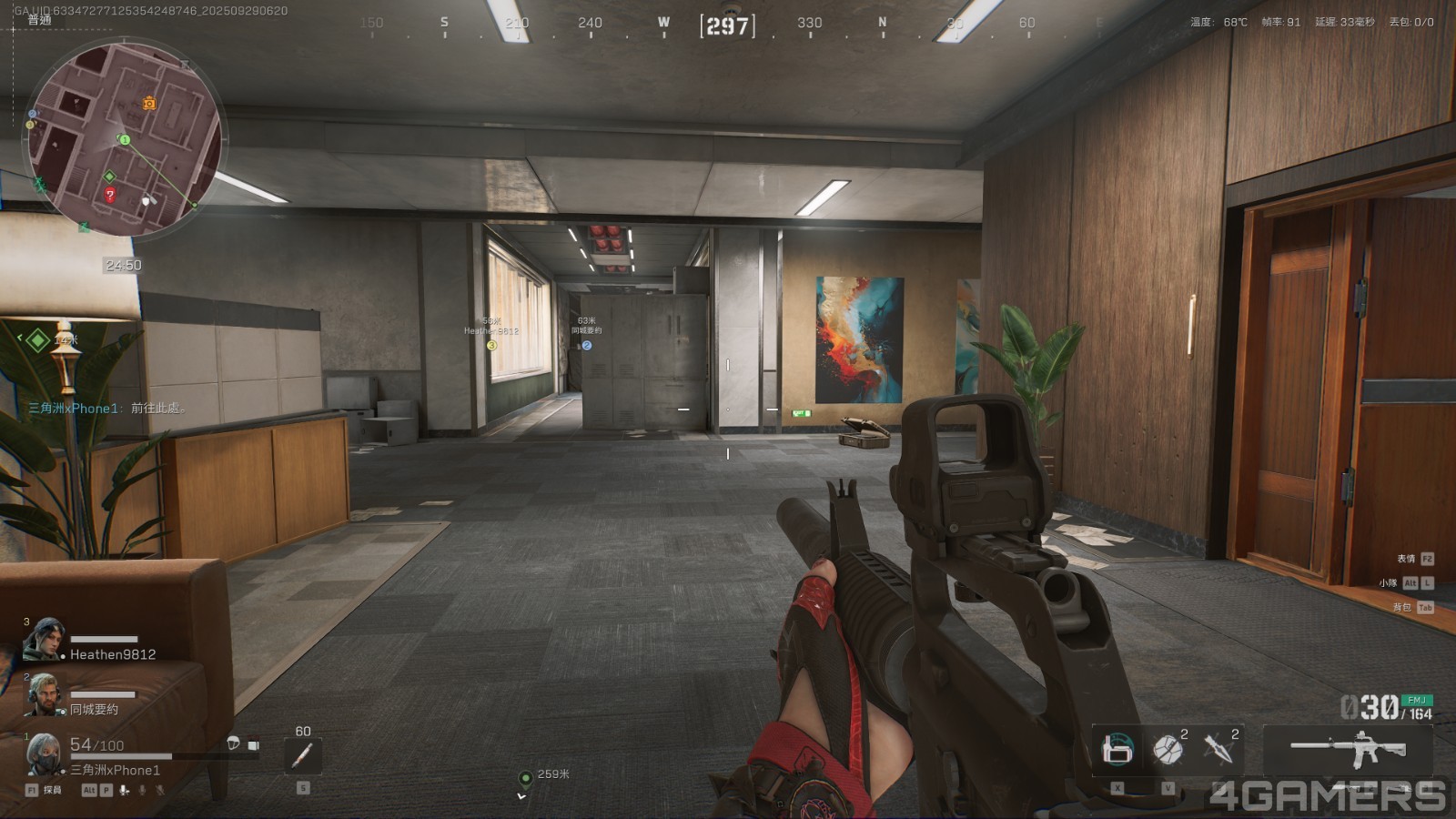Select your own 三角洲xPhone1 portrait
This screenshot has width=1456, height=819.
(44, 754)
